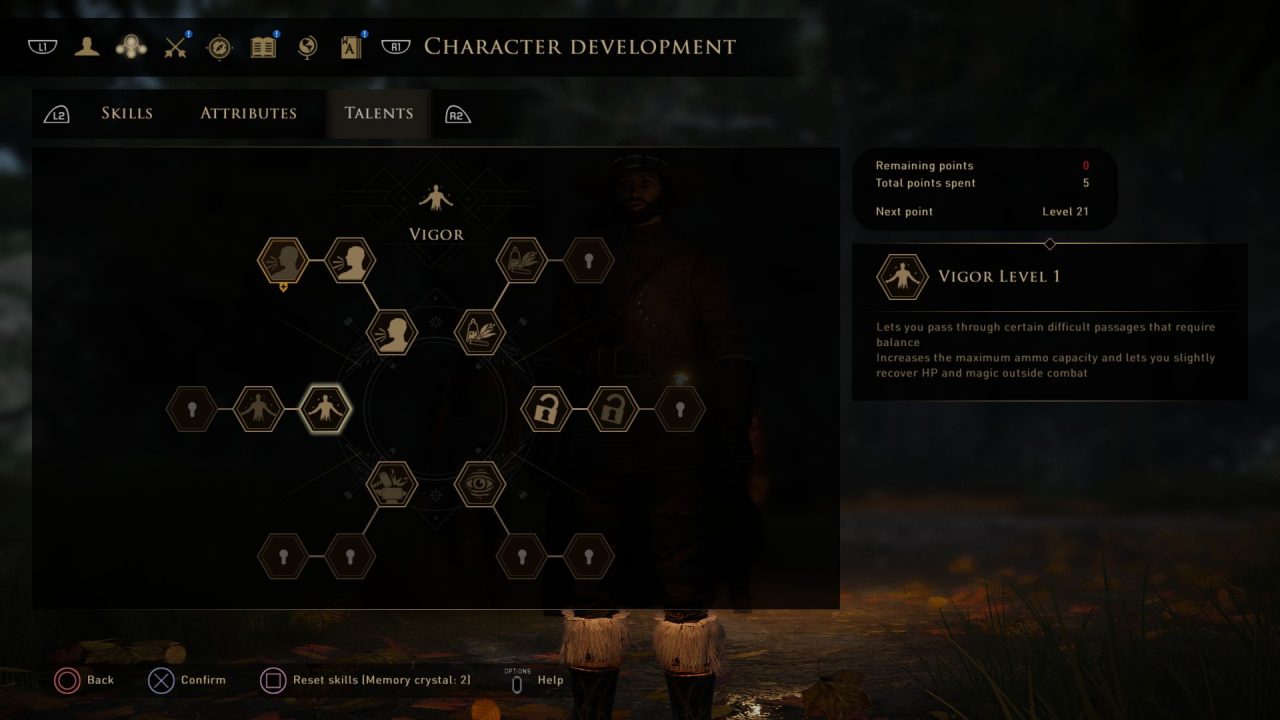
Task: Open the codex book with letter A
Action: [351, 47]
